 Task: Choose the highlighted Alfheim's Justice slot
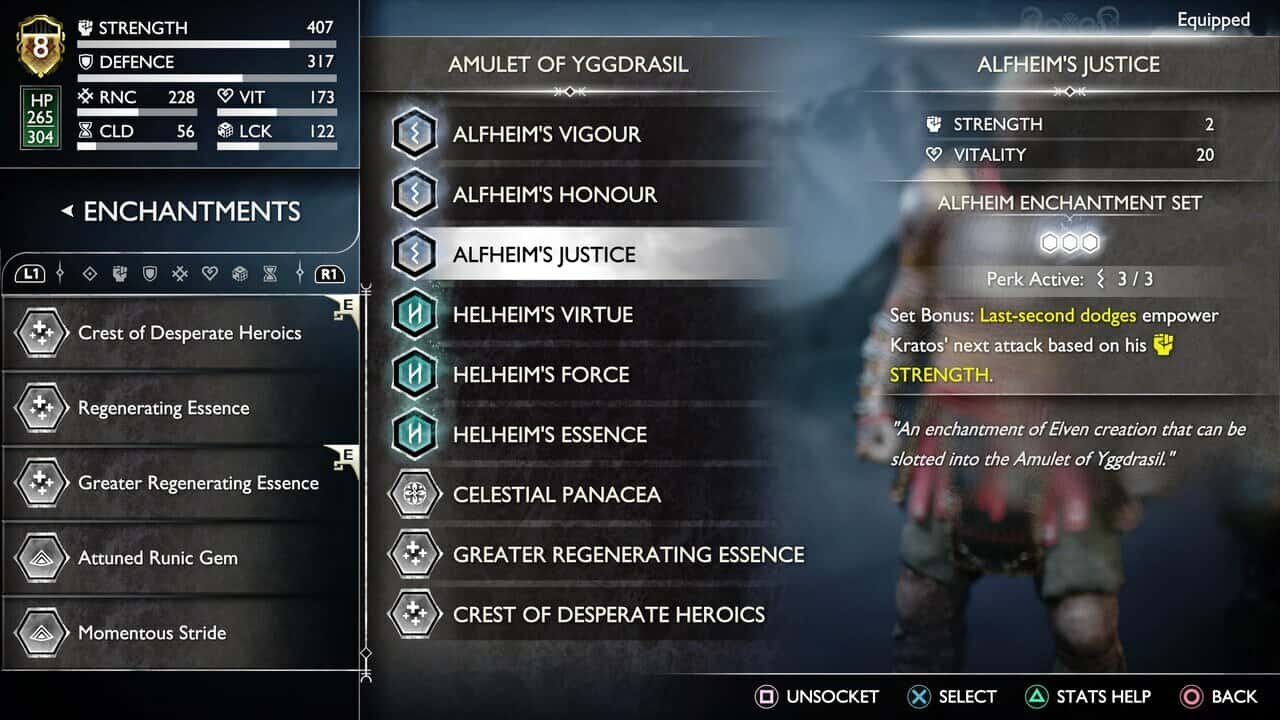[544, 254]
